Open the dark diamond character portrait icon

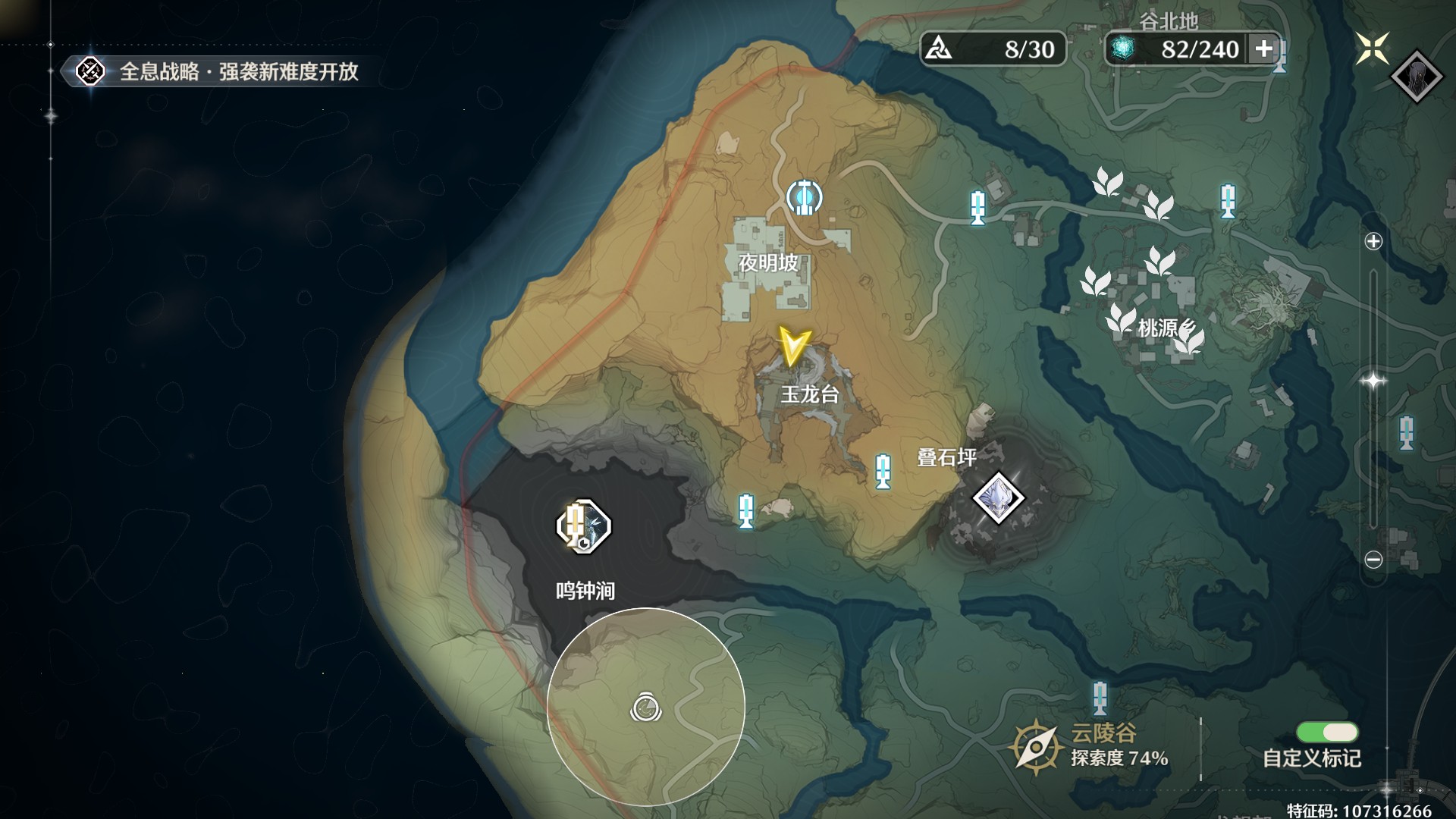(1417, 76)
